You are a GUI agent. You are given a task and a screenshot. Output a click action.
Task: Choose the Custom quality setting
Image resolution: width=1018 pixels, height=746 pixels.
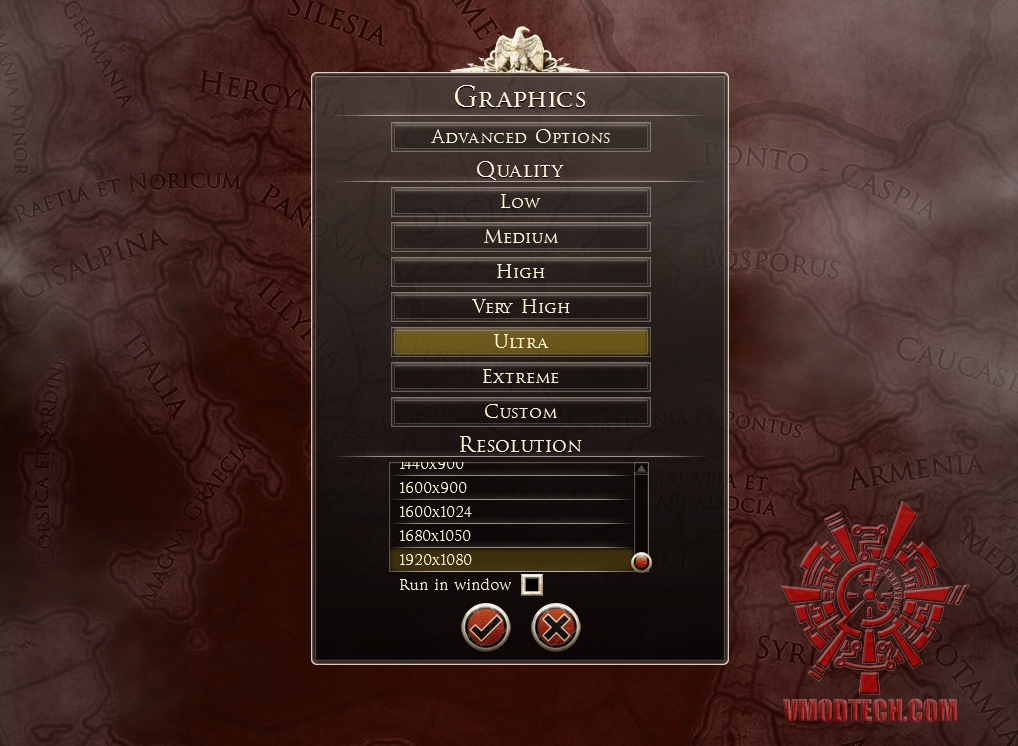[x=520, y=412]
